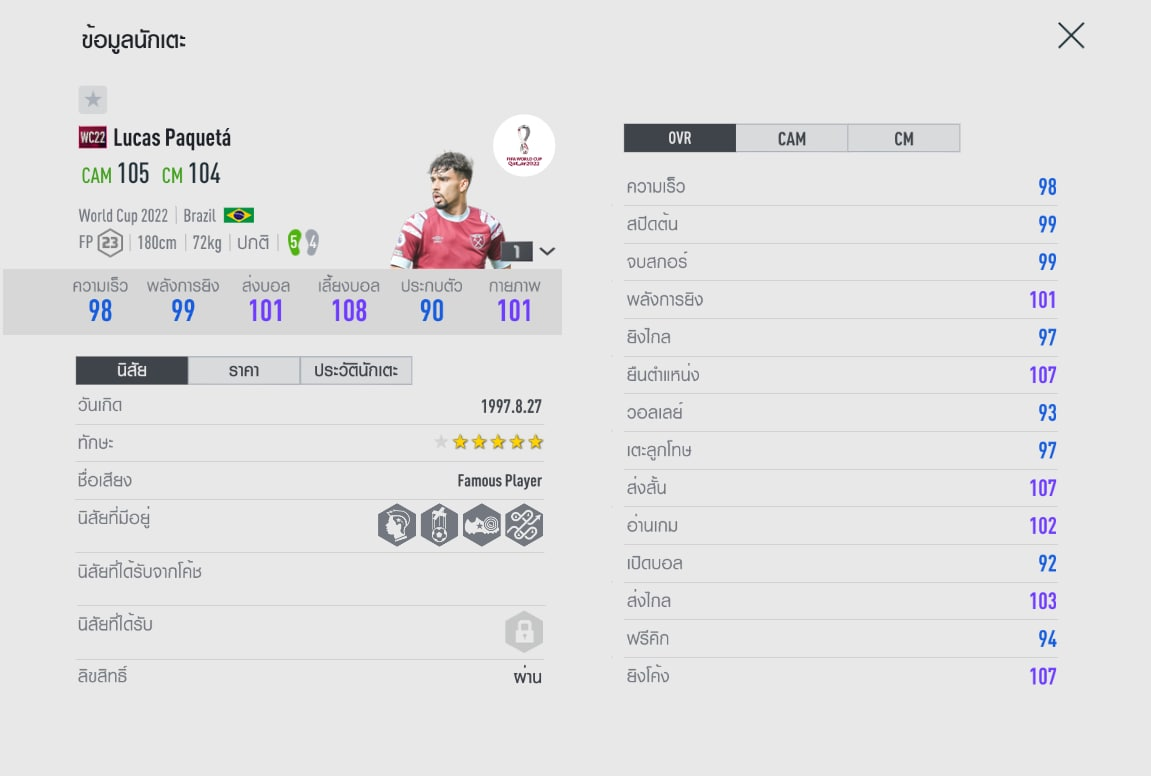Image resolution: width=1151 pixels, height=776 pixels.
Task: Toggle the favorite star icon
Action: [93, 100]
